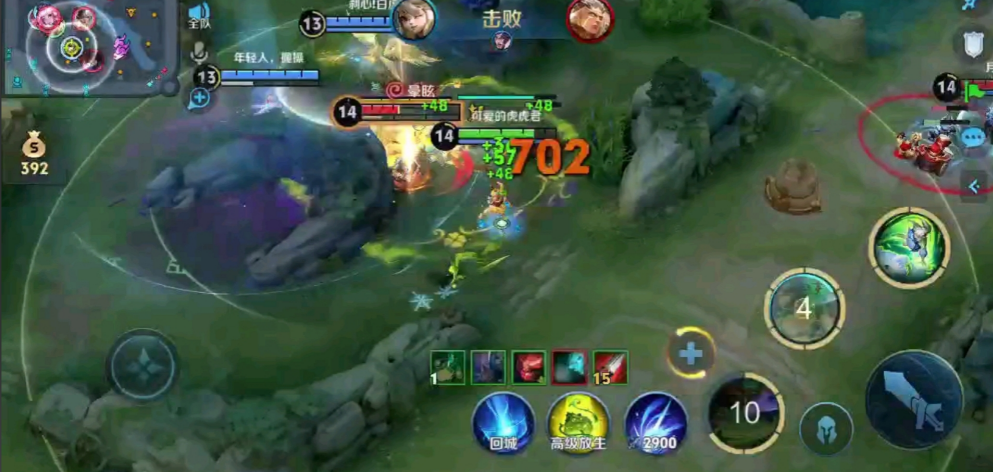993x472 pixels.
Task: Toggle the 全队 team voice speaker
Action: tap(199, 15)
